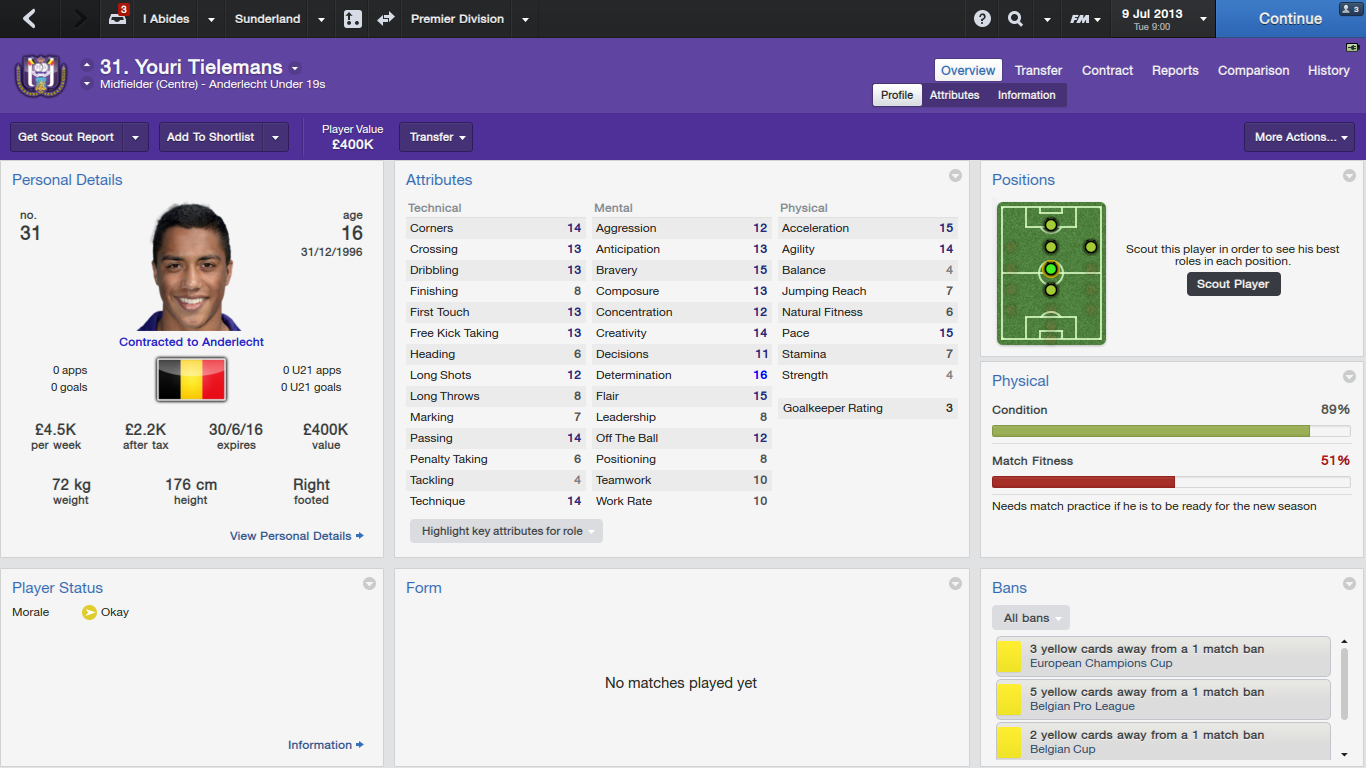This screenshot has width=1366, height=768.
Task: Select the Attributes sub-tab
Action: [954, 95]
